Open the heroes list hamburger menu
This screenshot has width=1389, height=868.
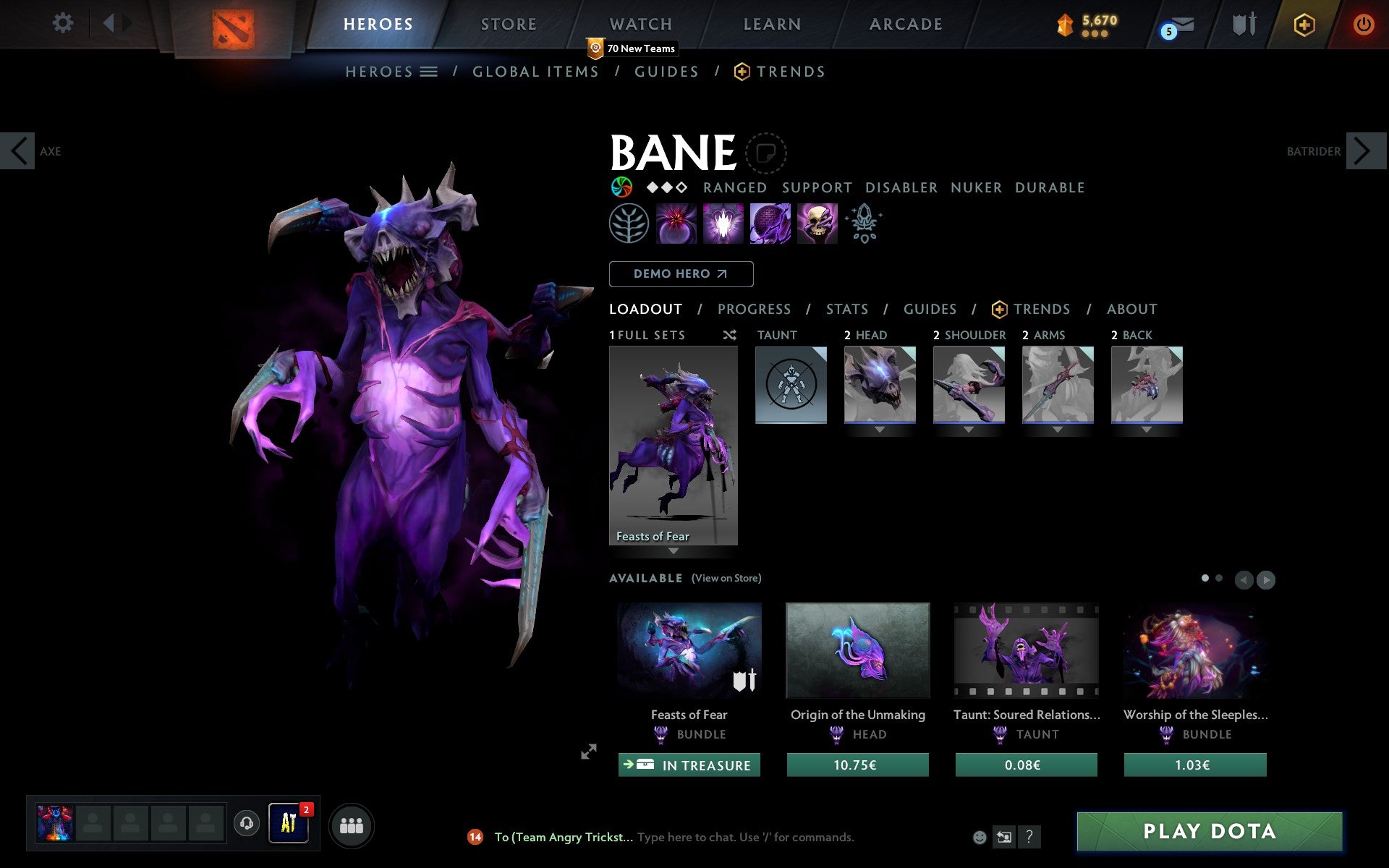429,71
